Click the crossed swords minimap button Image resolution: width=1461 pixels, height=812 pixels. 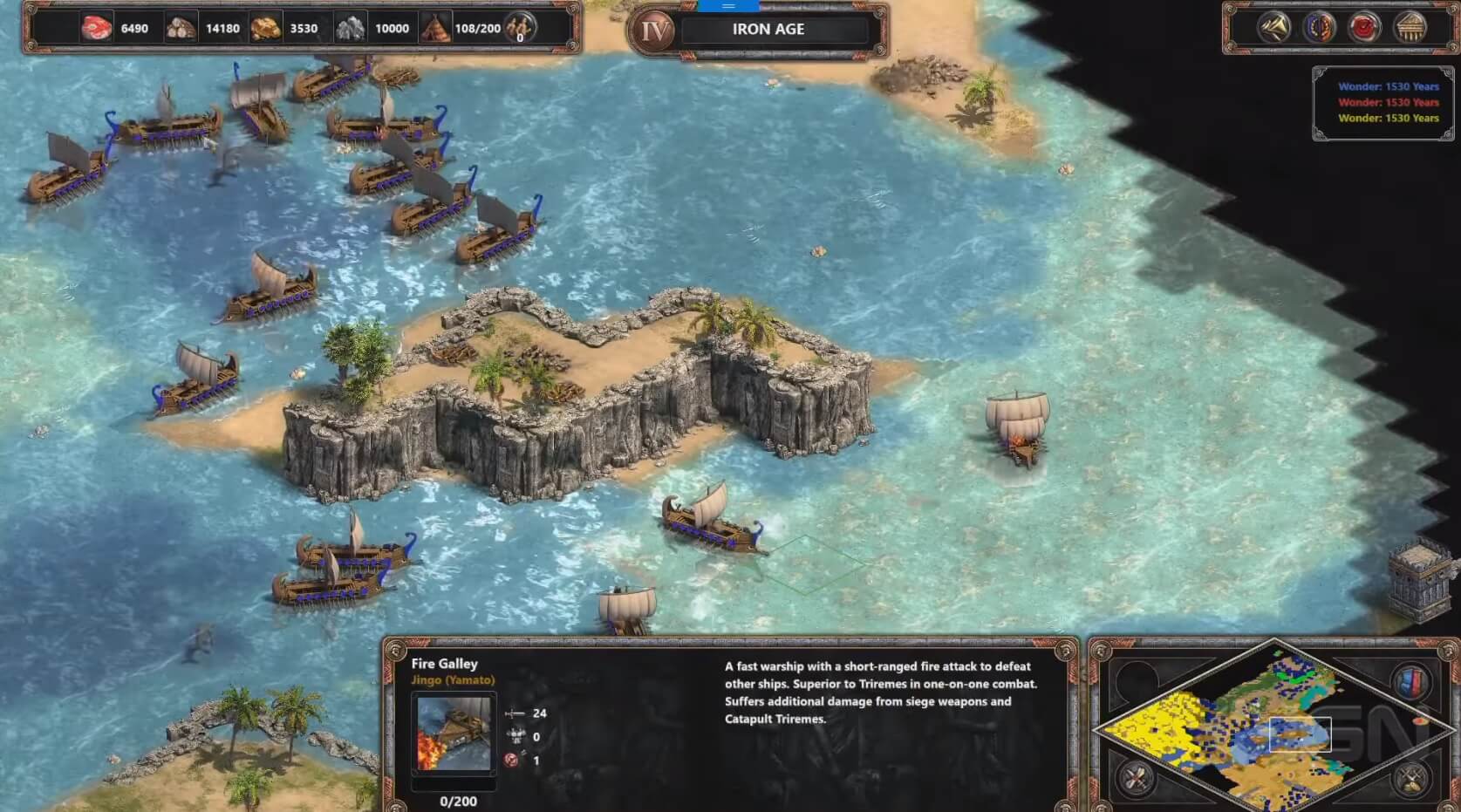[x=1136, y=777]
